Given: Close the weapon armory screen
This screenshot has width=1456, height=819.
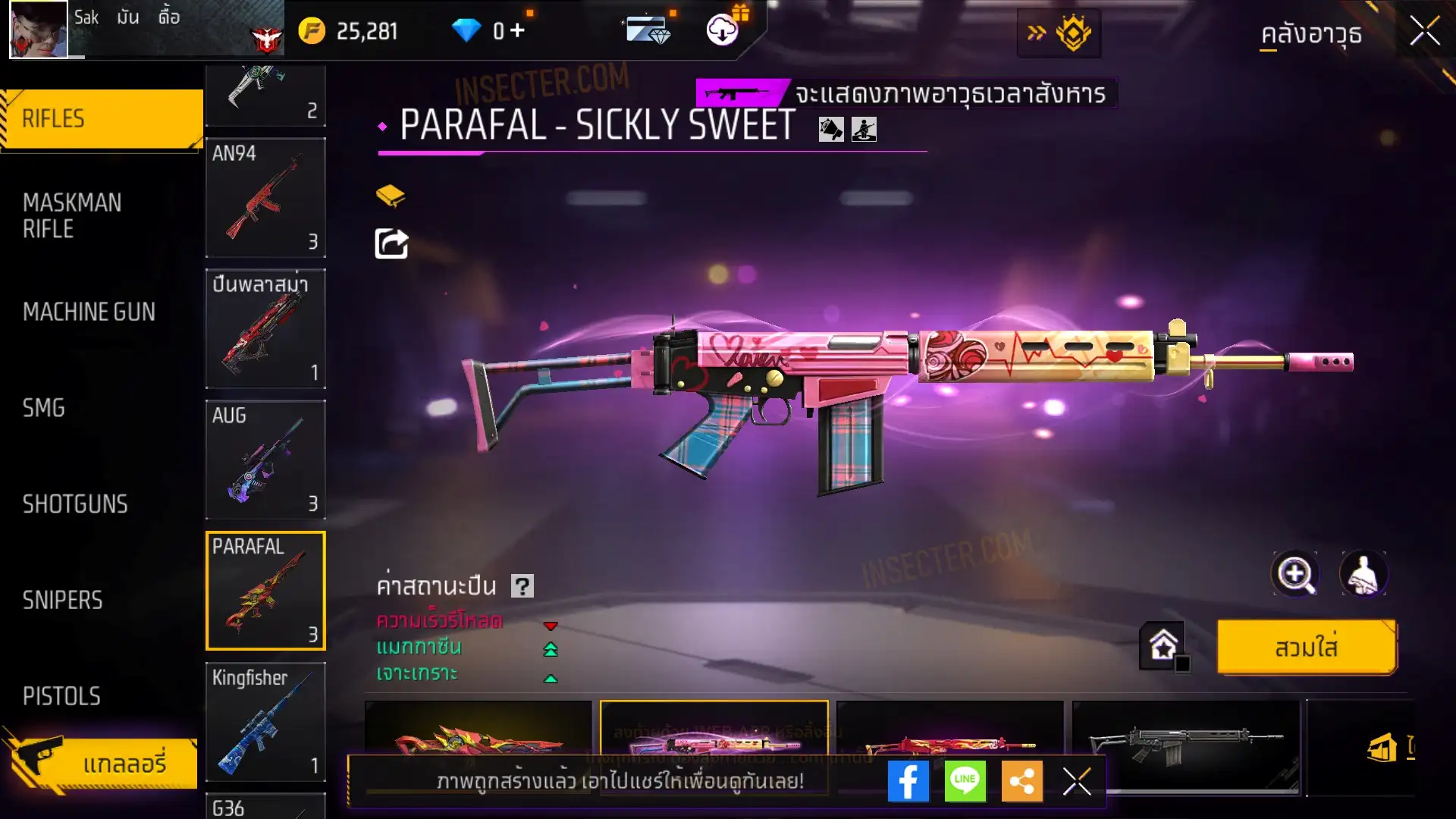Looking at the screenshot, I should 1424,32.
